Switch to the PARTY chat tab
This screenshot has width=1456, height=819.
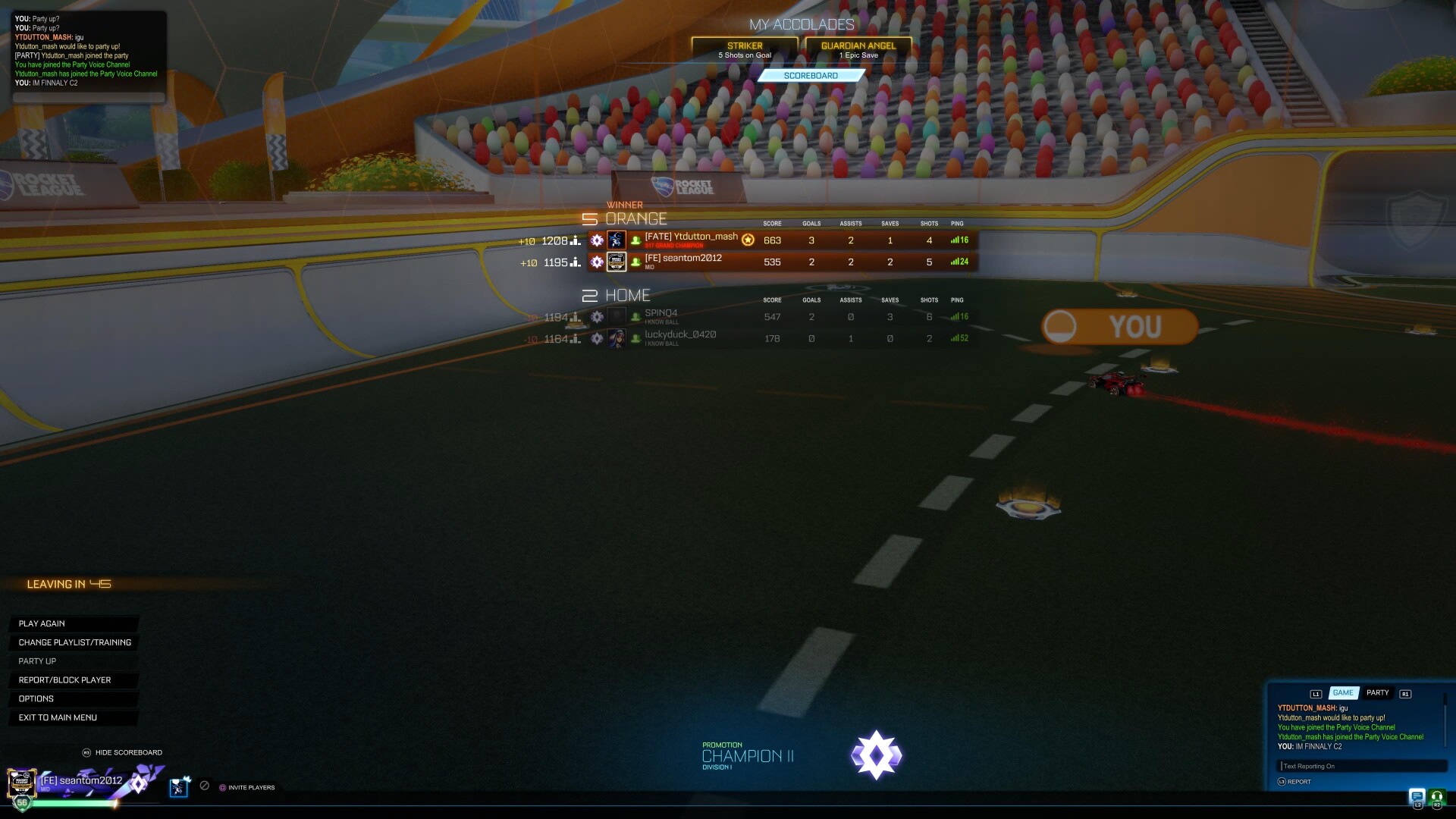1377,692
